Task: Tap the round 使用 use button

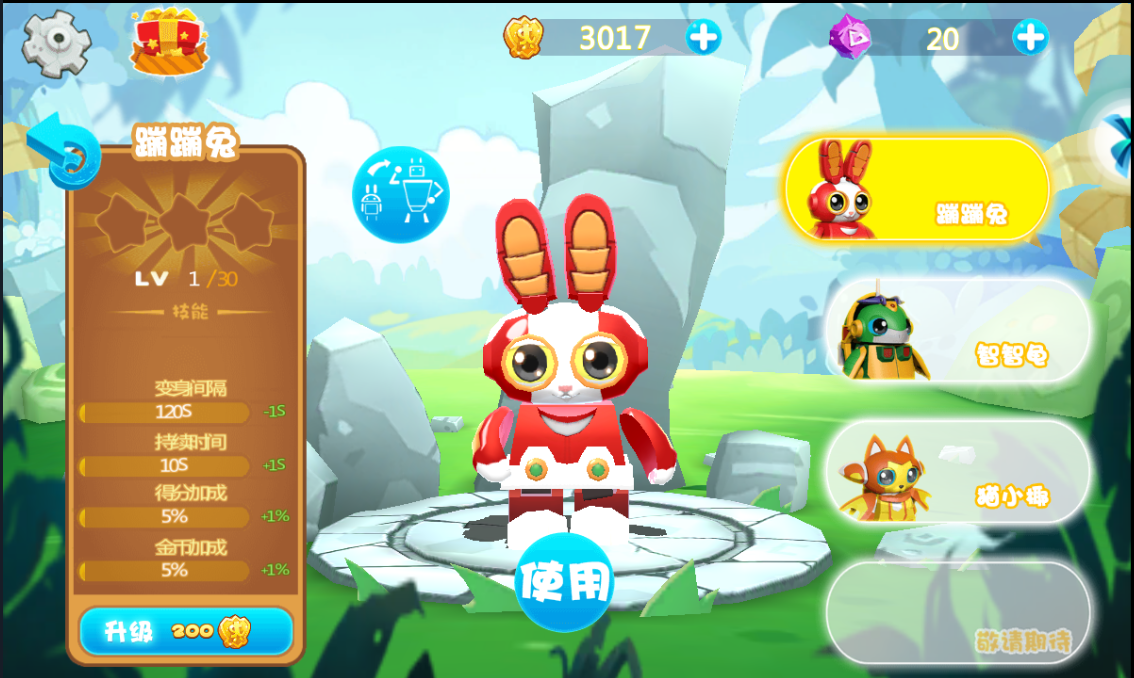Action: click(x=564, y=582)
